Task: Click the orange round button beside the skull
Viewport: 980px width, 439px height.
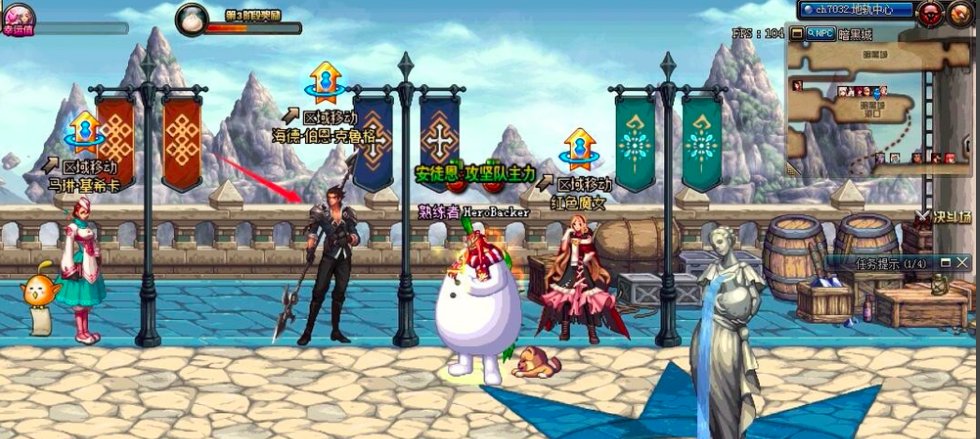Action: pyautogui.click(x=960, y=12)
